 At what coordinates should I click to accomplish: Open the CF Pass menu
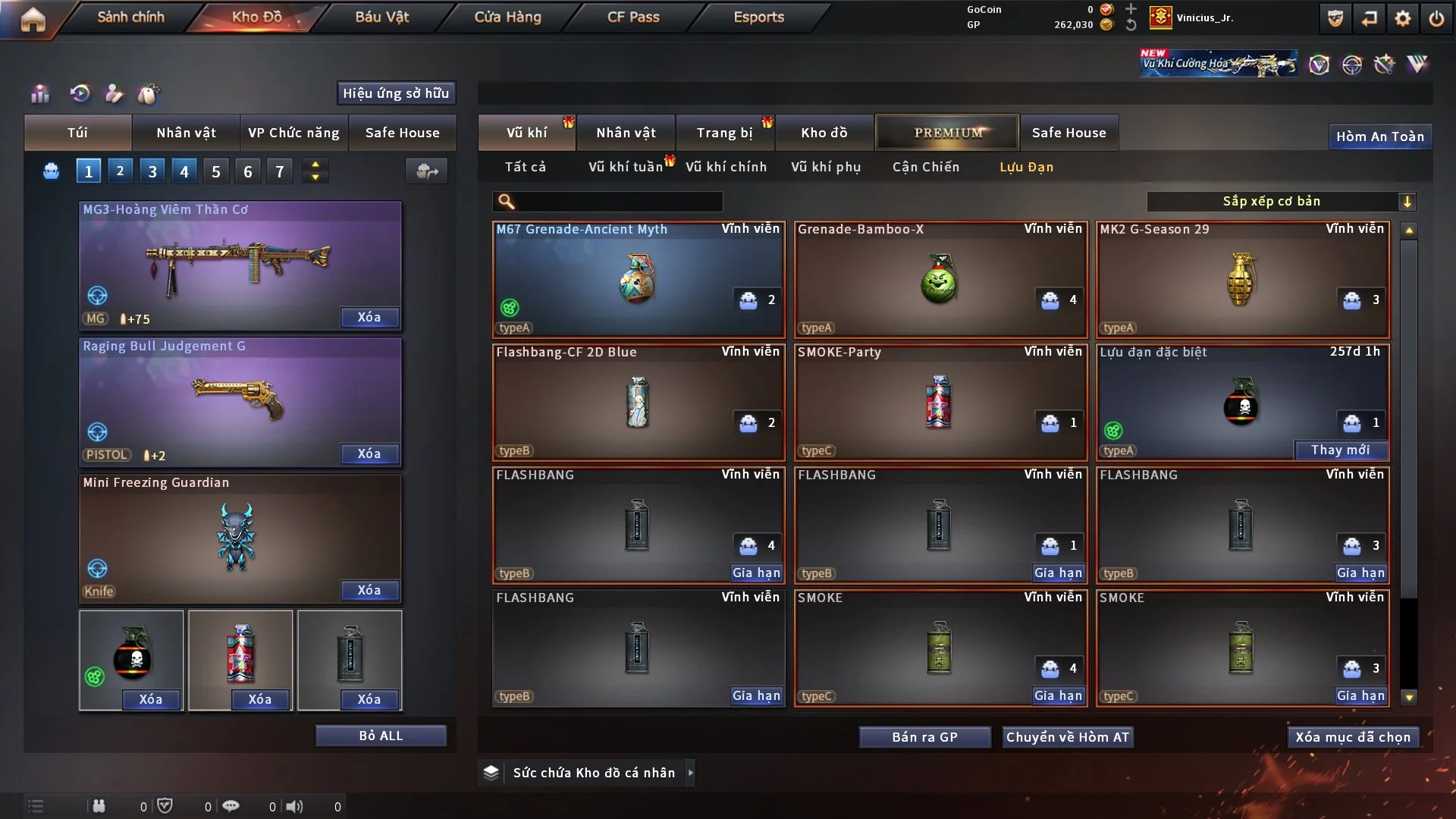pos(633,17)
